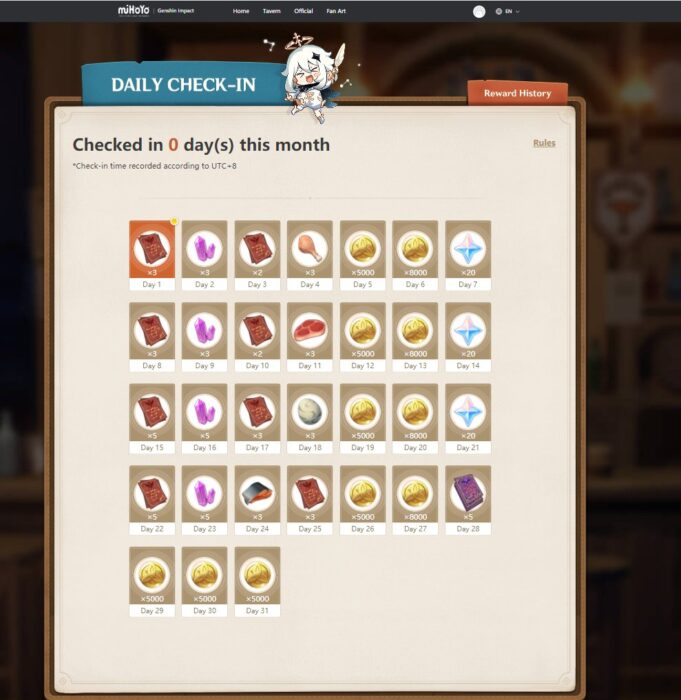Image resolution: width=681 pixels, height=700 pixels.
Task: Claim the Day 1 reward
Action: [x=152, y=249]
